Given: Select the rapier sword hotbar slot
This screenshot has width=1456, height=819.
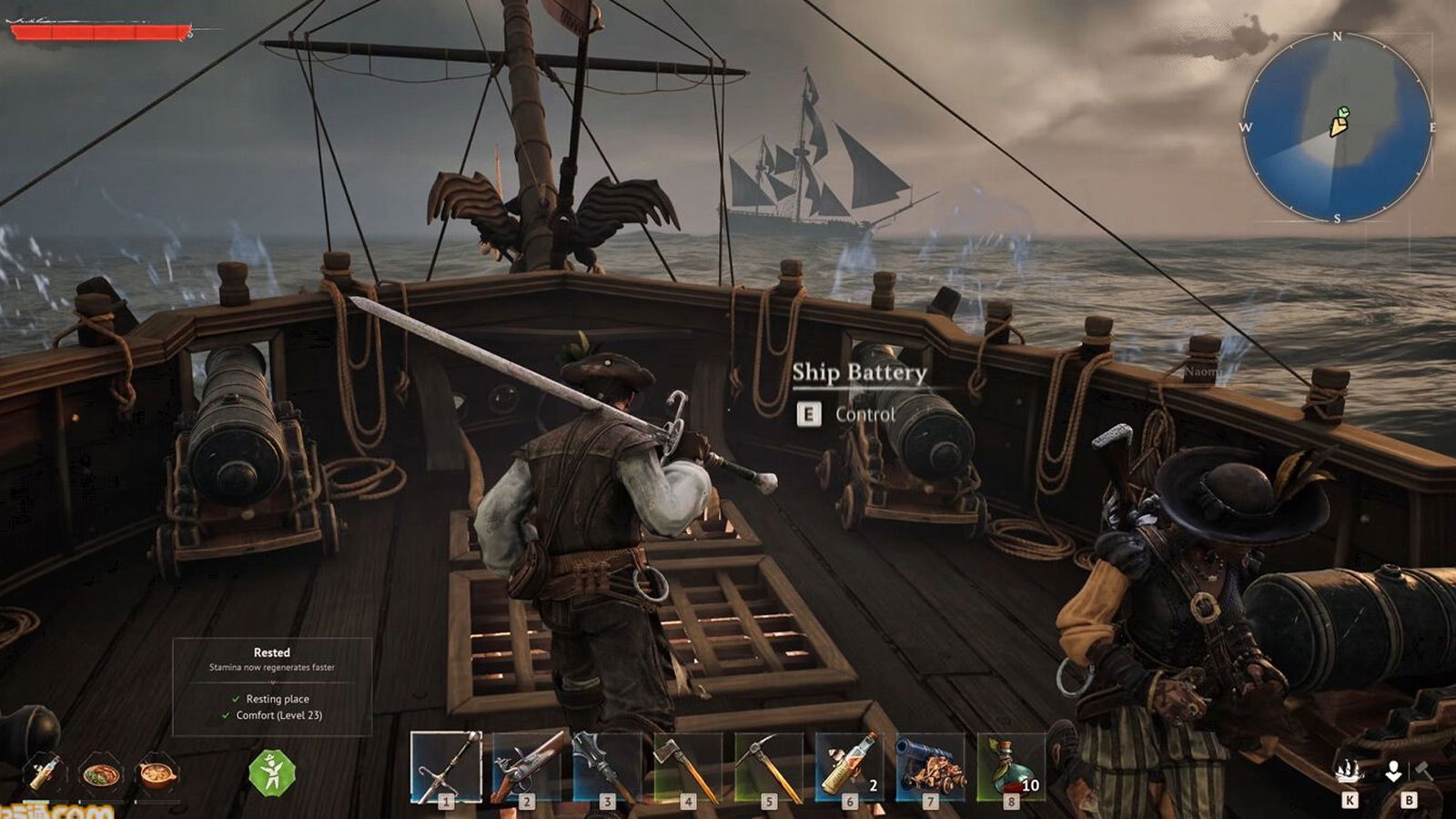Looking at the screenshot, I should click(x=446, y=766).
